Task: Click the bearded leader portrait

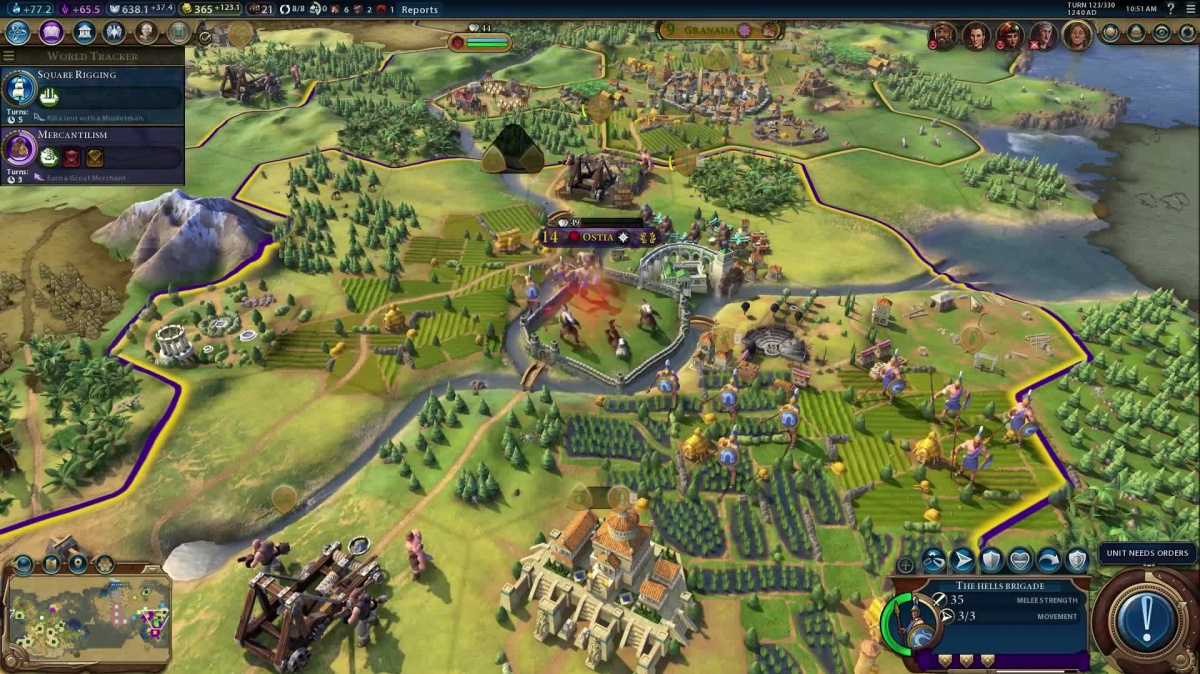Action: [942, 37]
